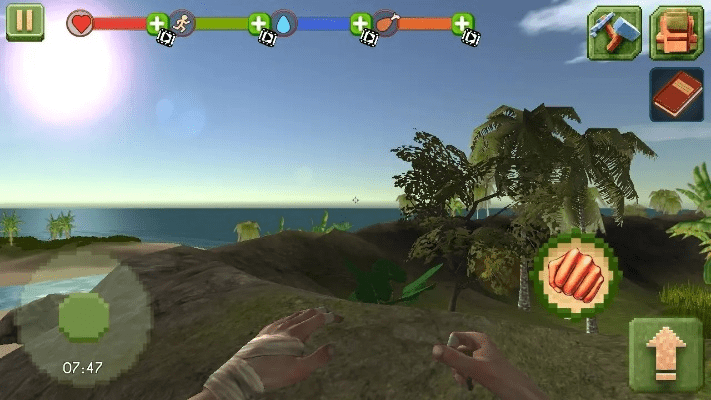Screen dimensions: 711x400
Task: Open the red journal book
Action: 677,94
